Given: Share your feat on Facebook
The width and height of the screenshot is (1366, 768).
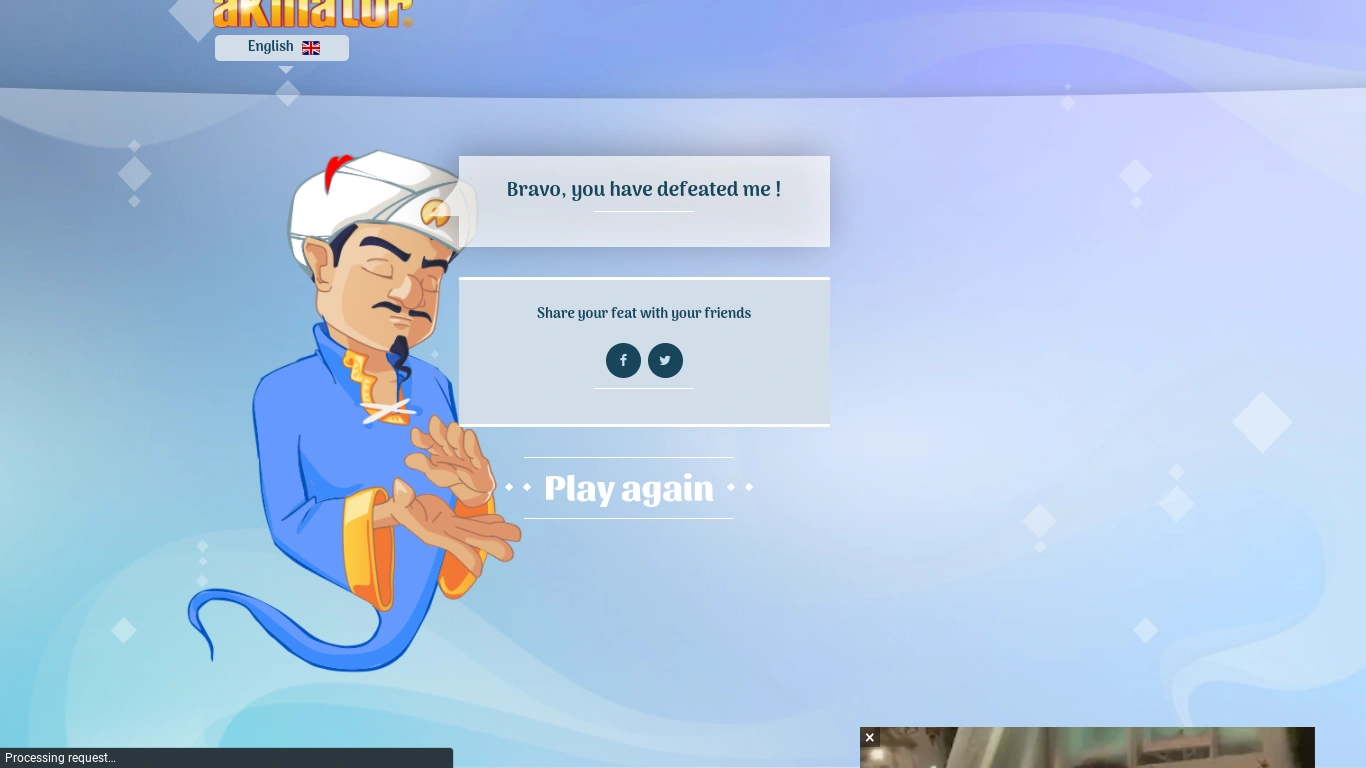Looking at the screenshot, I should pyautogui.click(x=623, y=360).
